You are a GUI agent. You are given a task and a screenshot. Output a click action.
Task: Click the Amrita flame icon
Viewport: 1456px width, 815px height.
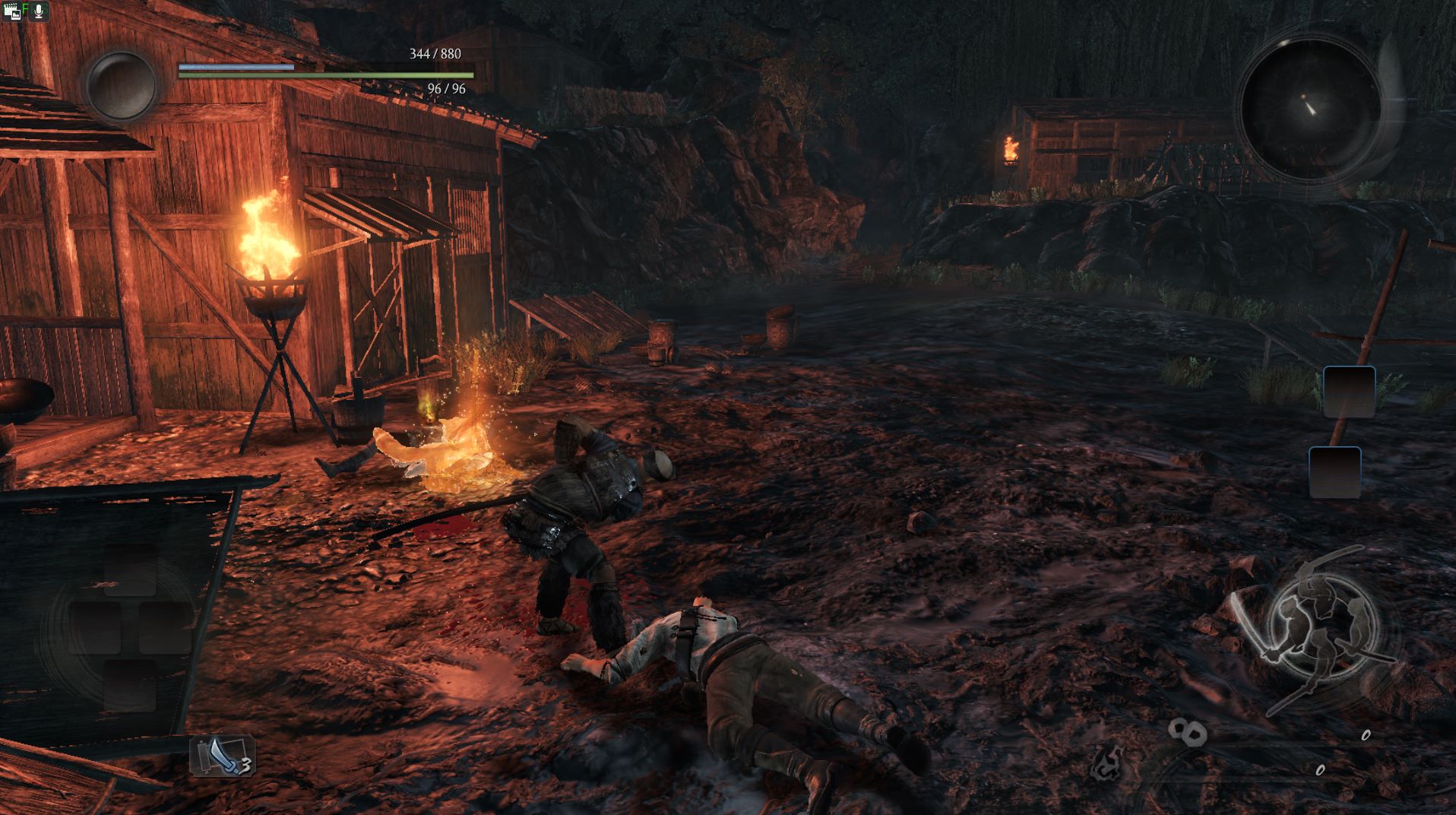click(1106, 760)
